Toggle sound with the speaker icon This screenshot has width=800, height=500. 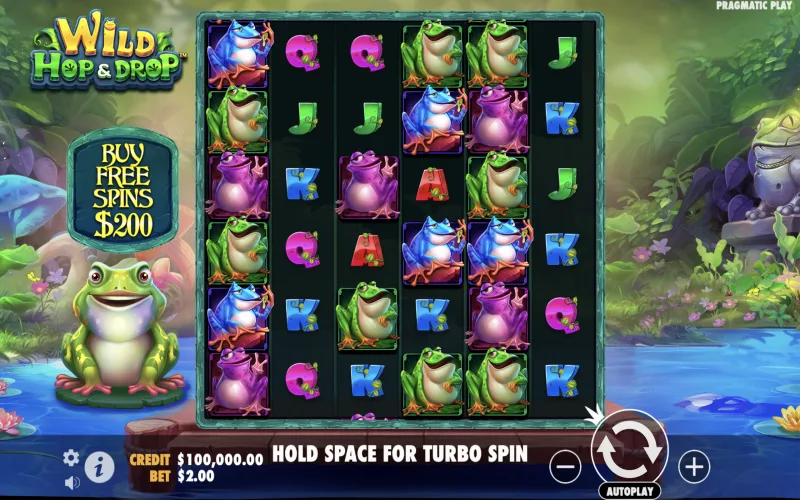(x=71, y=482)
